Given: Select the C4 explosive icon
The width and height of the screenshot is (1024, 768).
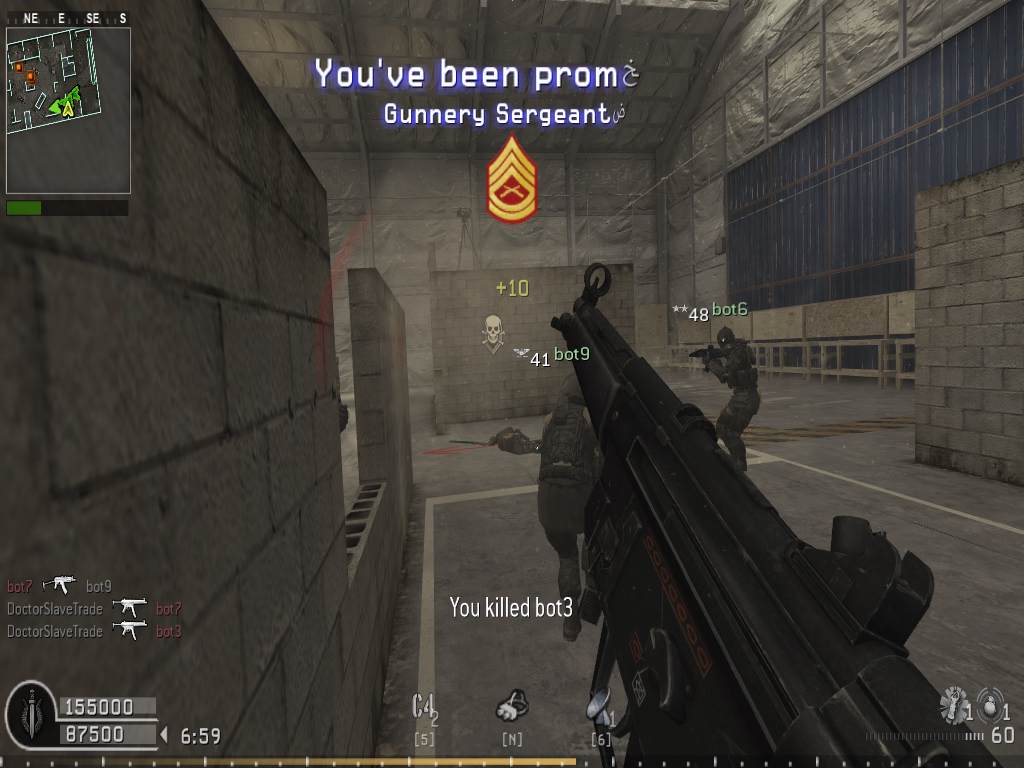Looking at the screenshot, I should coord(425,707).
